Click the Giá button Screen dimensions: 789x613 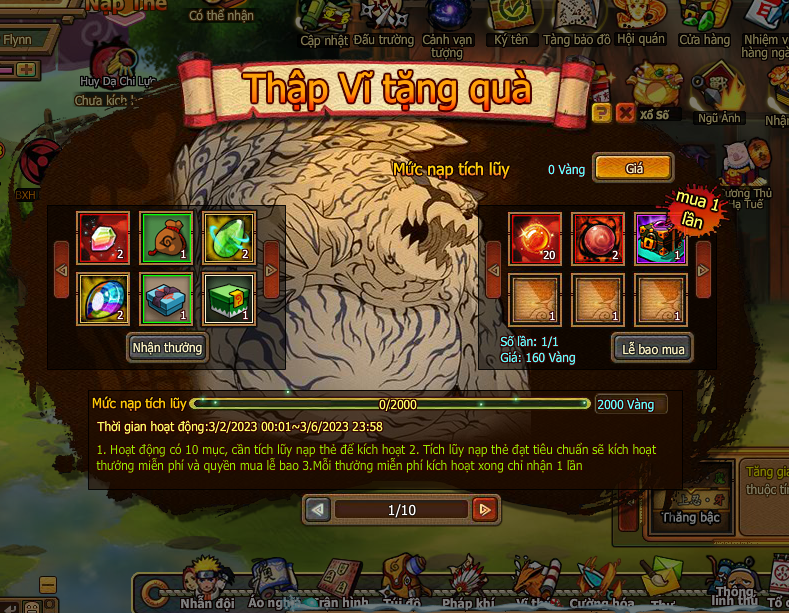pos(633,168)
